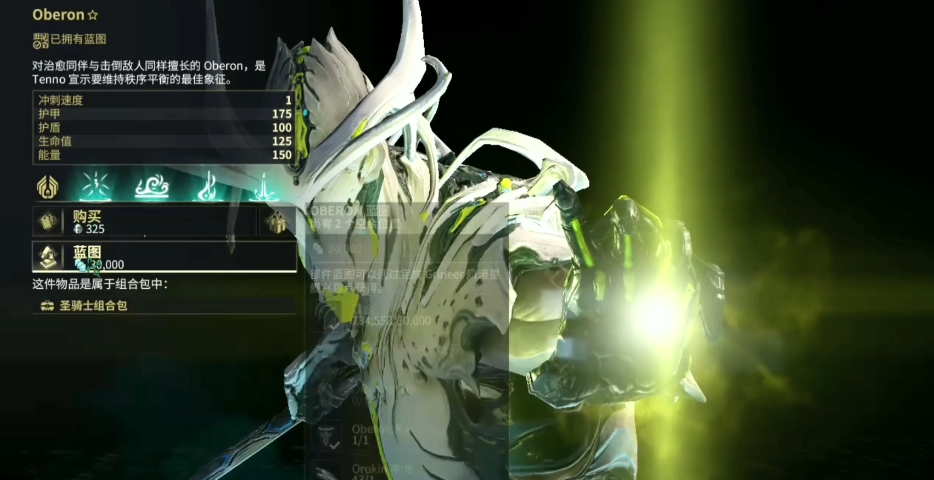View Oberon's first ability, the burst icon
The image size is (934, 480).
96,186
